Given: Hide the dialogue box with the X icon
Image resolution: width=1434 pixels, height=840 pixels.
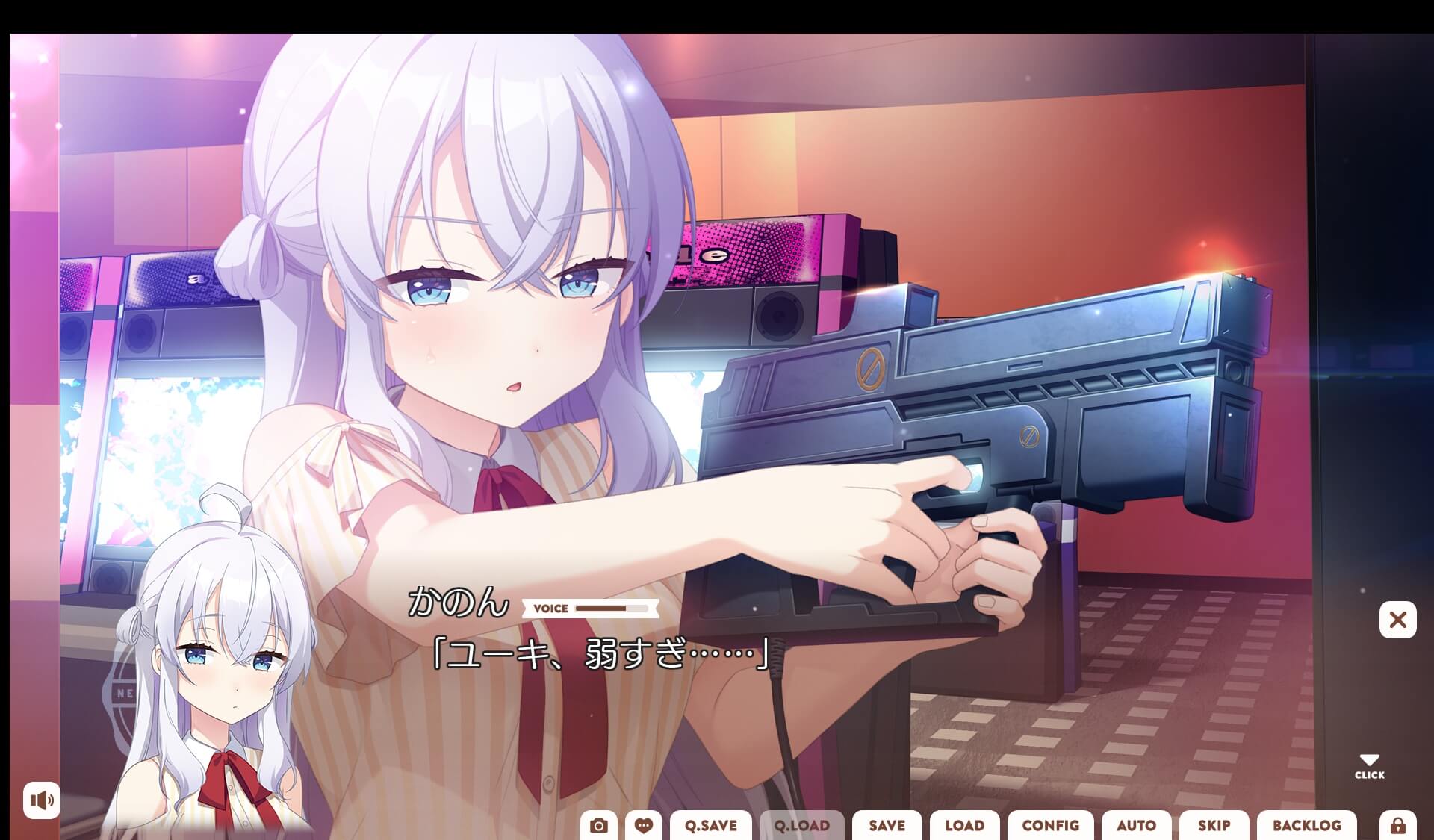Looking at the screenshot, I should (1397, 620).
